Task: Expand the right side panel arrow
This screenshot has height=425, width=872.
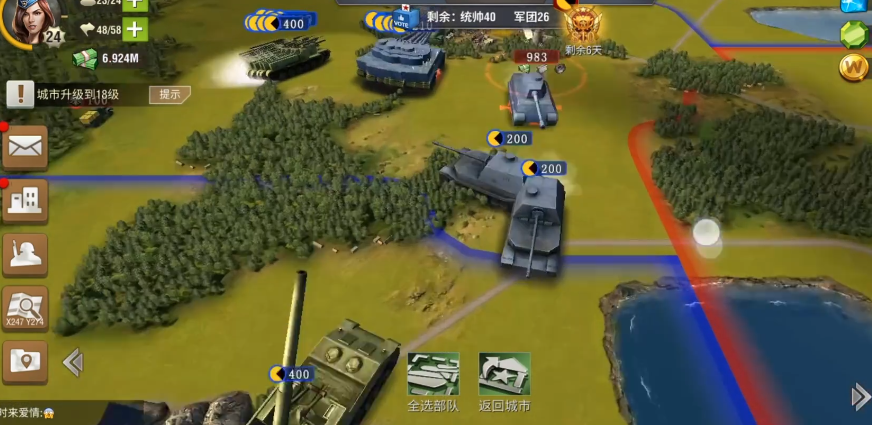Action: point(860,397)
